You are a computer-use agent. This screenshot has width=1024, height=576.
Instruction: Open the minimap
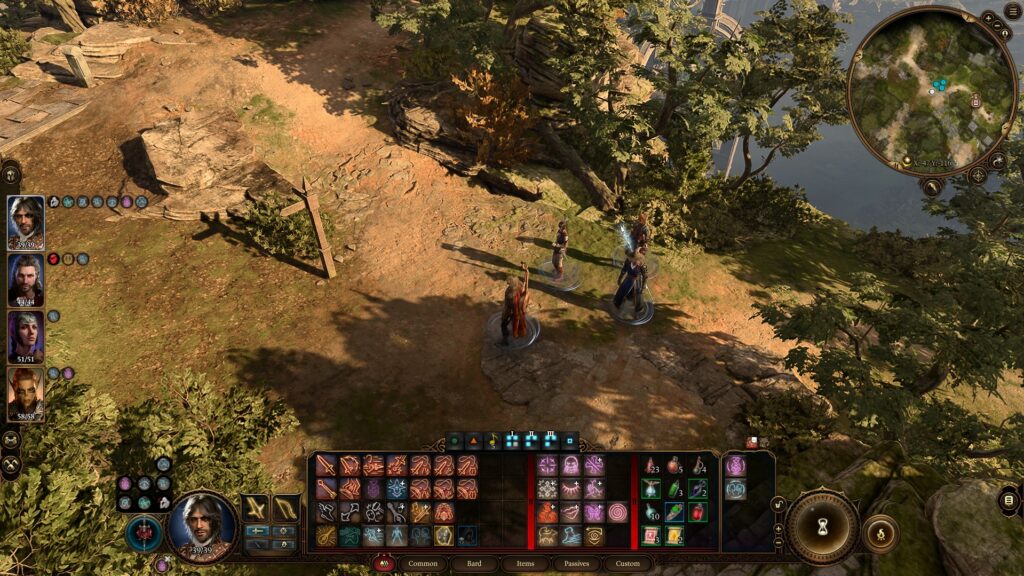click(931, 92)
